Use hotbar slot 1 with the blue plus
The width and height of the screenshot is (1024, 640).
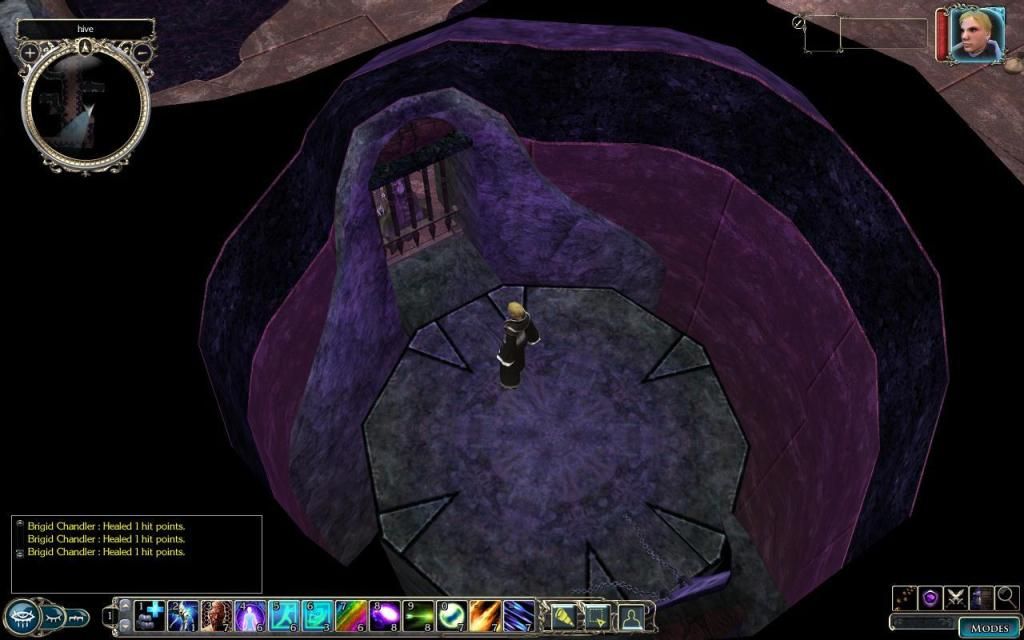[150, 614]
